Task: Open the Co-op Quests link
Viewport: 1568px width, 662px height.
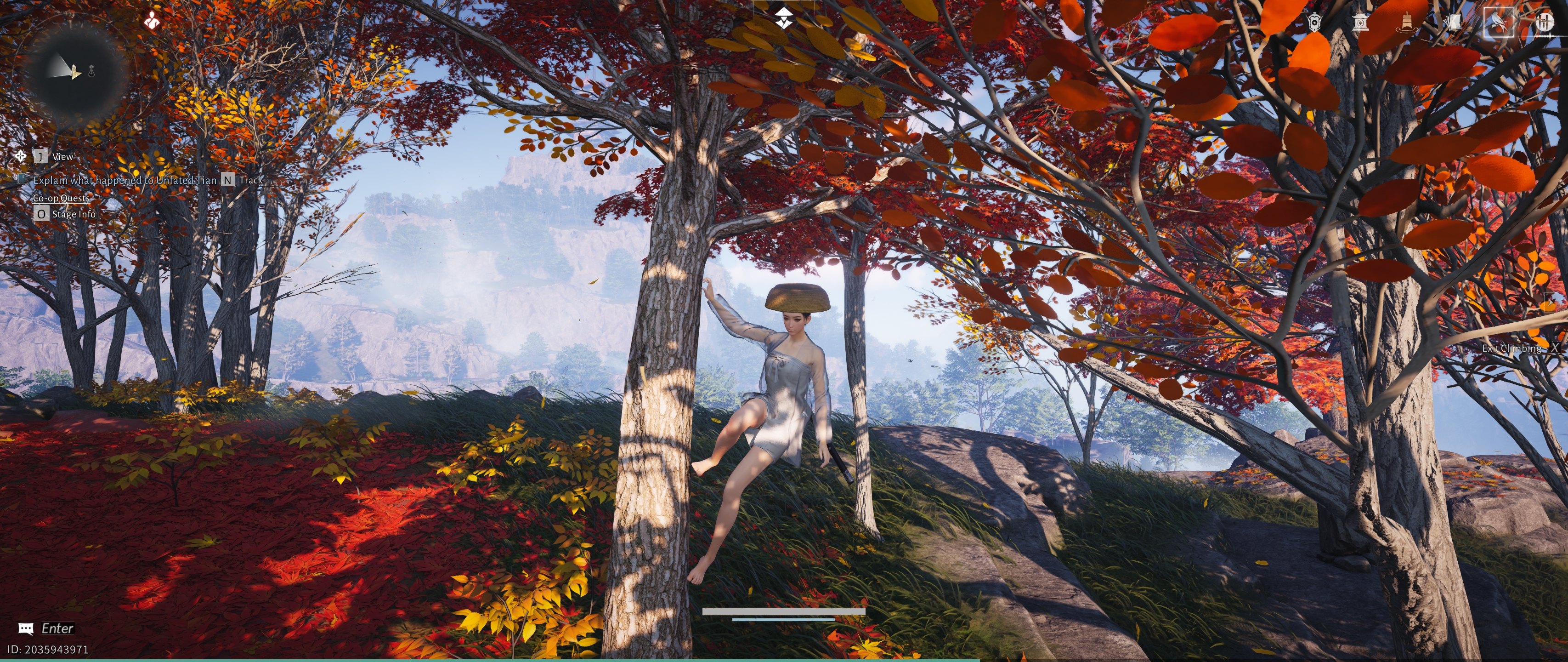Action: [61, 198]
